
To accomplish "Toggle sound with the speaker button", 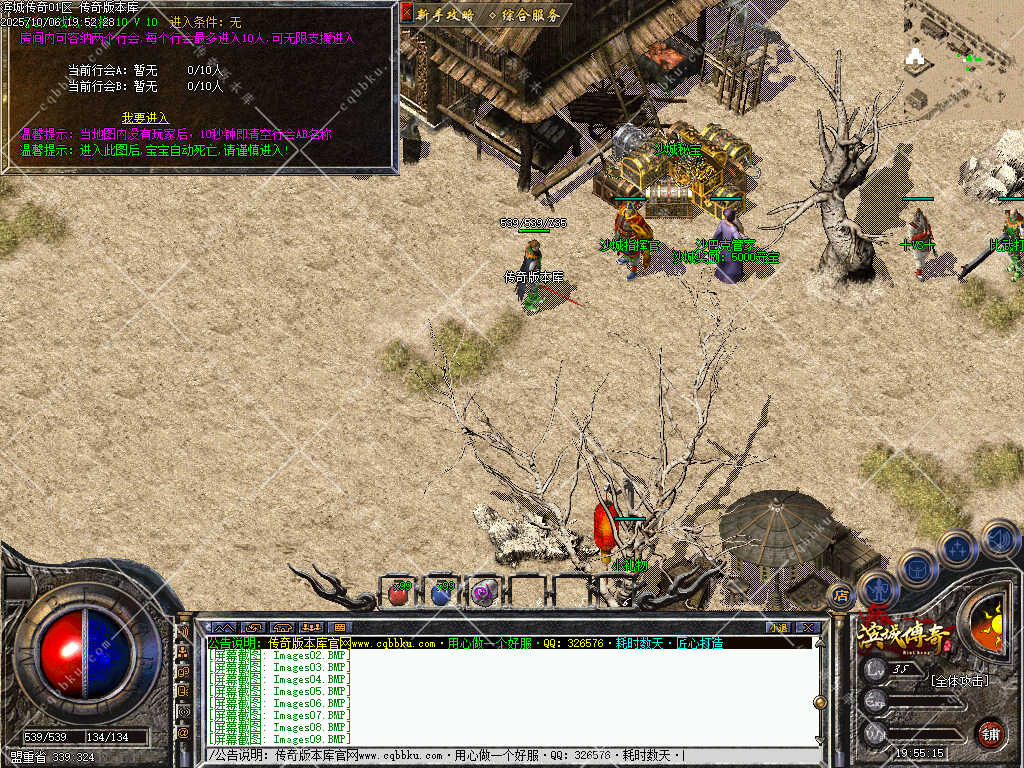I will (998, 539).
